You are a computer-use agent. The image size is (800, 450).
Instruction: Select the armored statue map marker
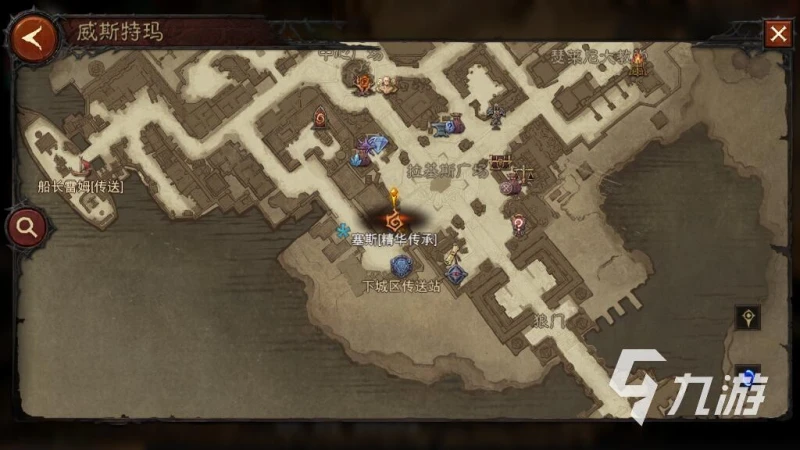[x=494, y=114]
